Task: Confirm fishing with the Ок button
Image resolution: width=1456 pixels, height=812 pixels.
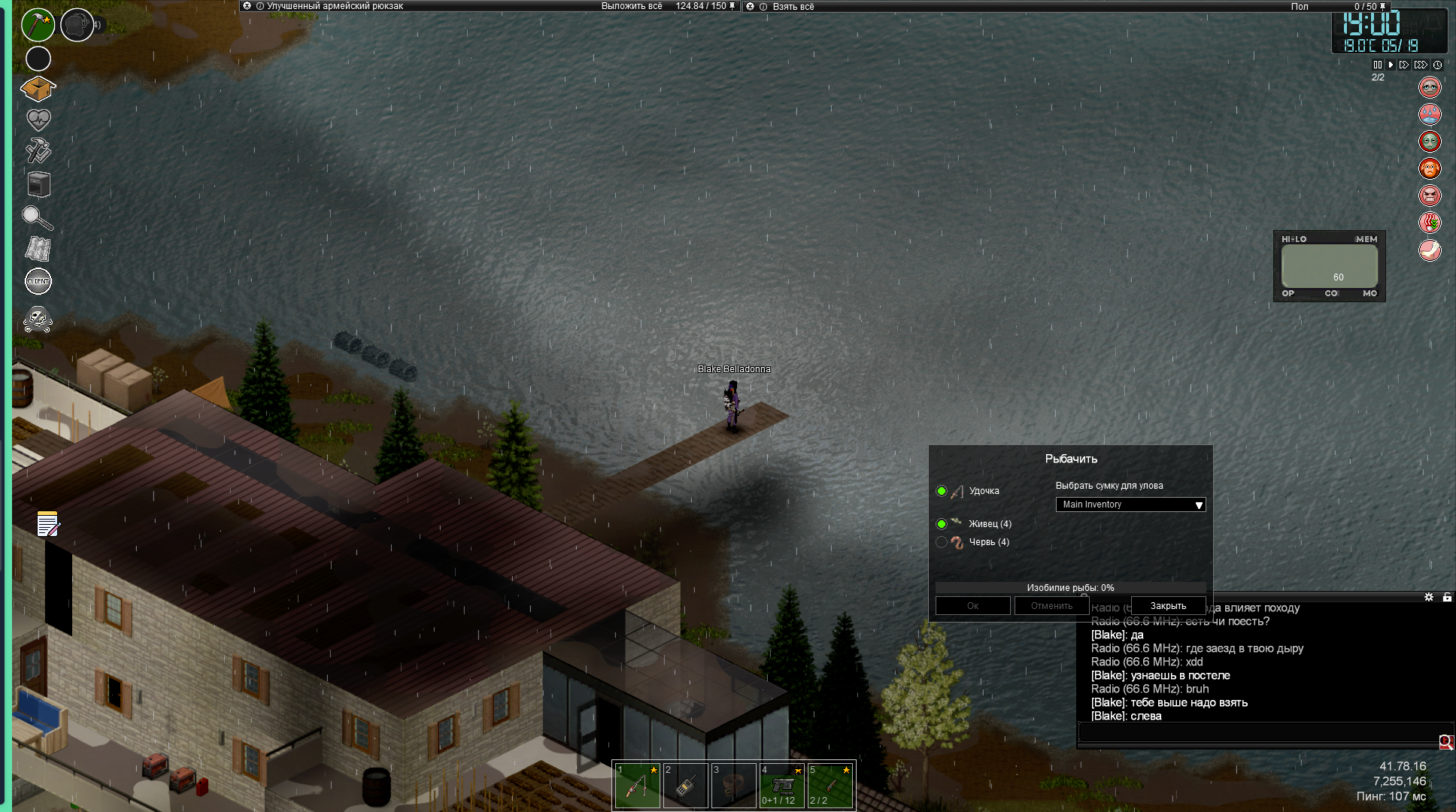Action: point(972,606)
